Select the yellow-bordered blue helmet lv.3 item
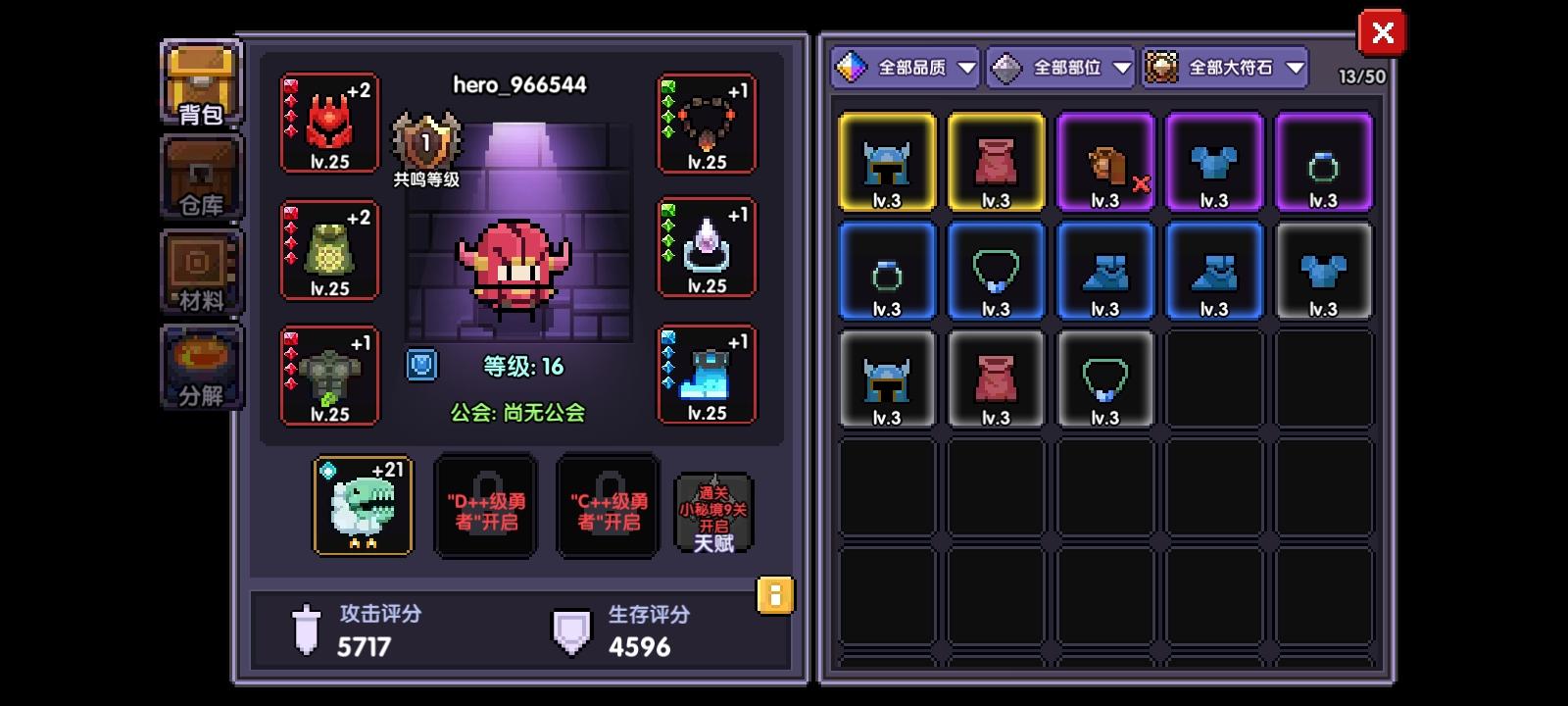Image resolution: width=1568 pixels, height=706 pixels. 887,162
